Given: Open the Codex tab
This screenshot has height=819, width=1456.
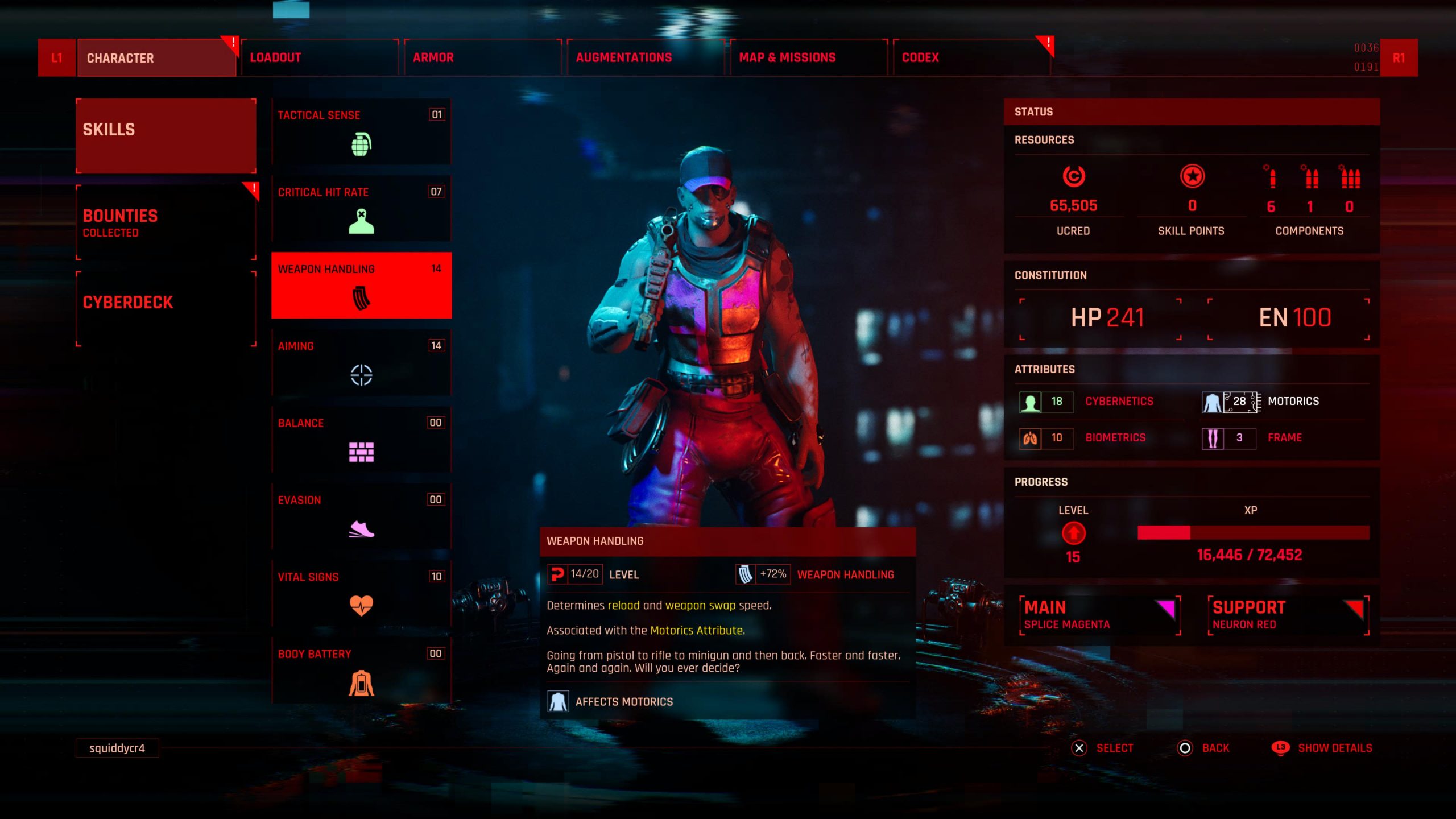Looking at the screenshot, I should point(971,57).
